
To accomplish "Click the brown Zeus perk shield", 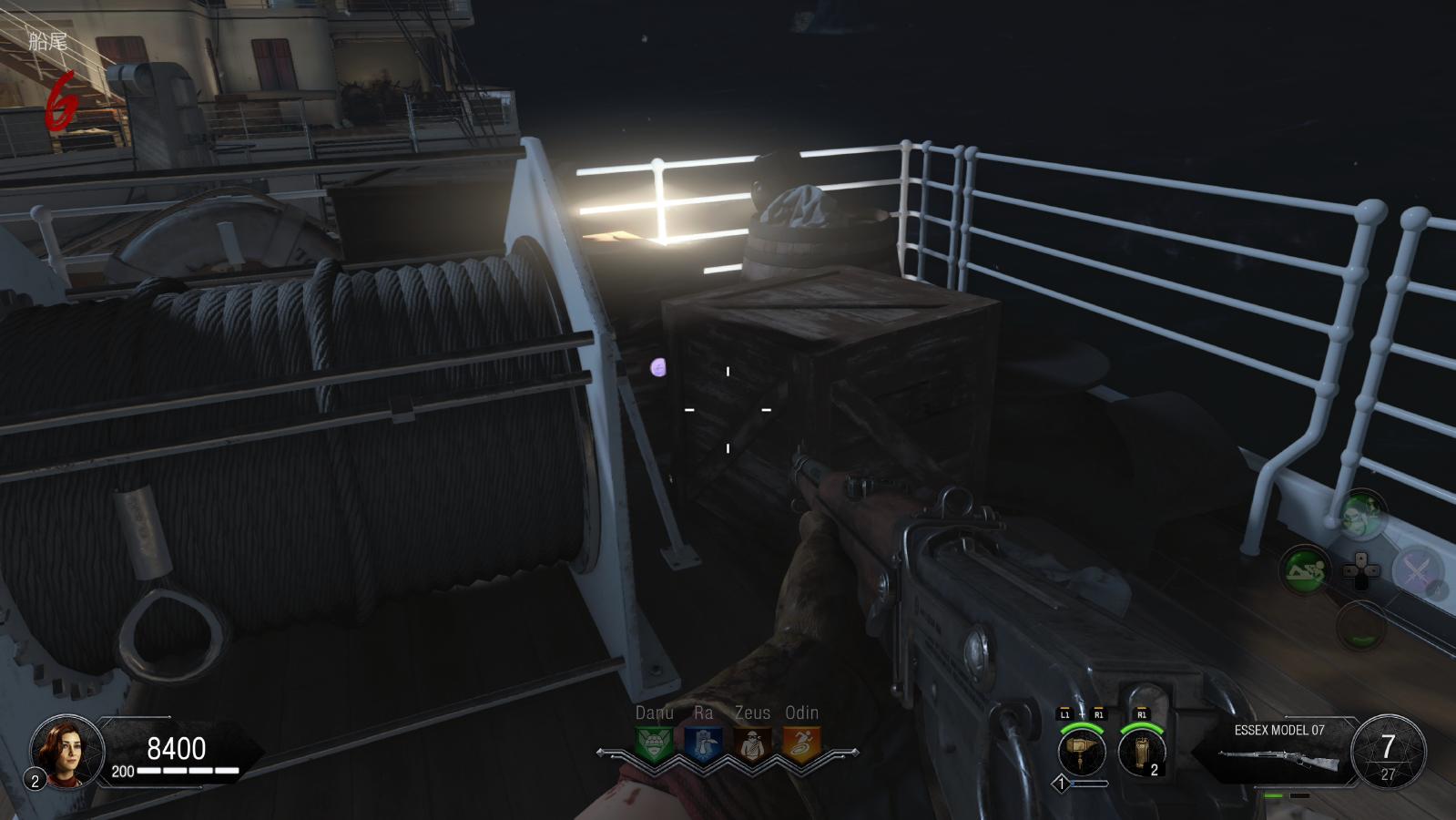I will pos(752,744).
